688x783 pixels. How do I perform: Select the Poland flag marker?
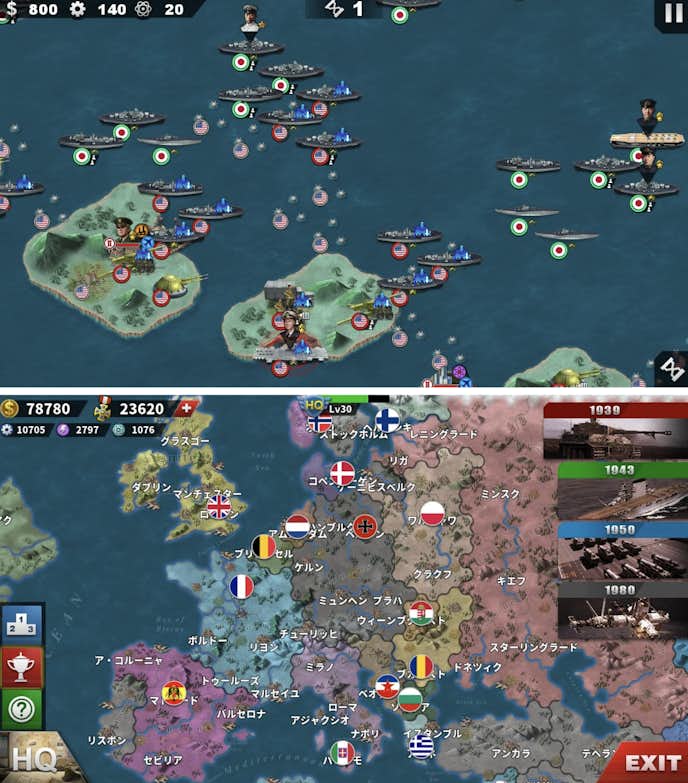432,513
